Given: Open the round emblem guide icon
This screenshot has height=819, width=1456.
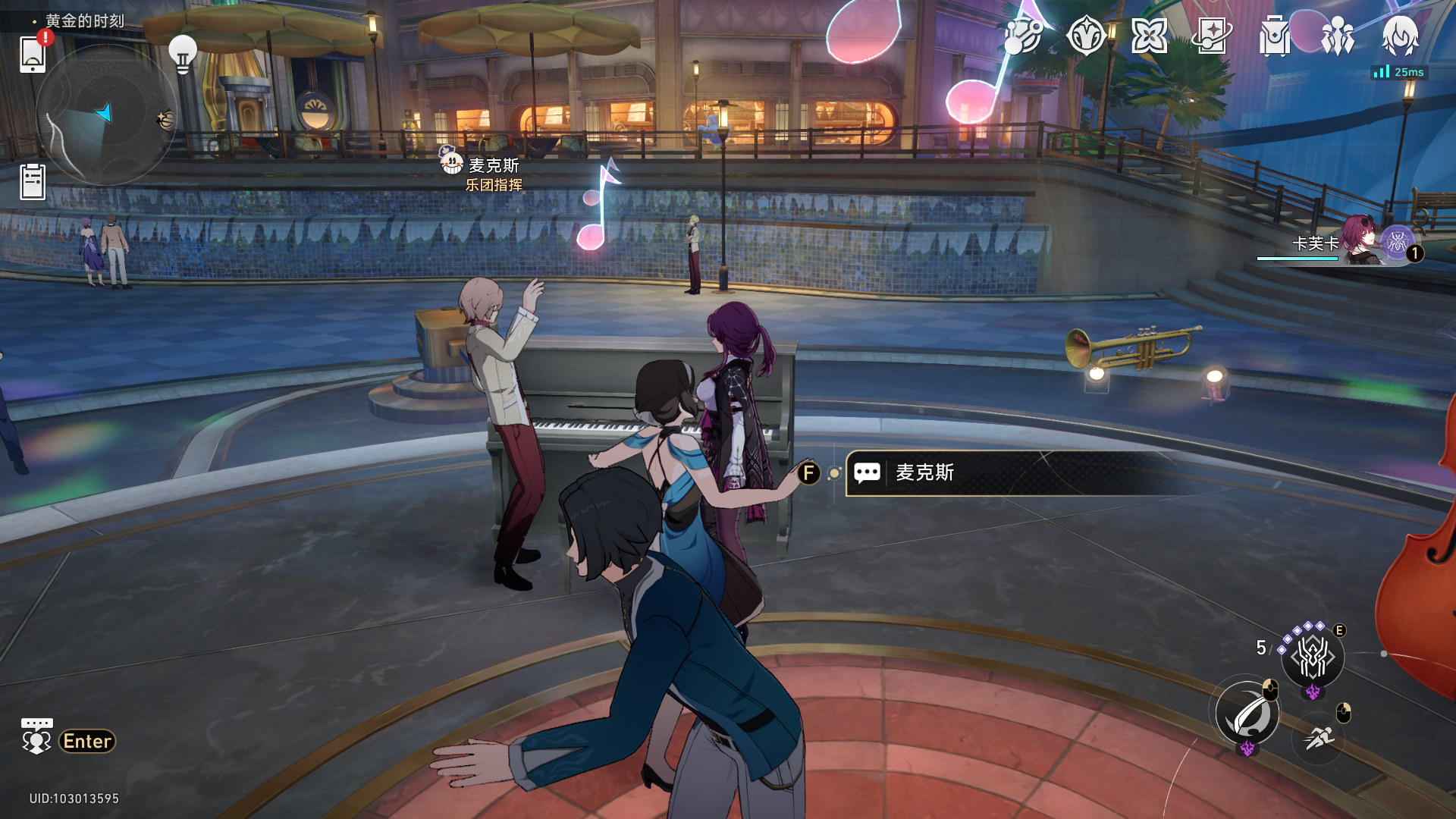Looking at the screenshot, I should [x=1085, y=36].
